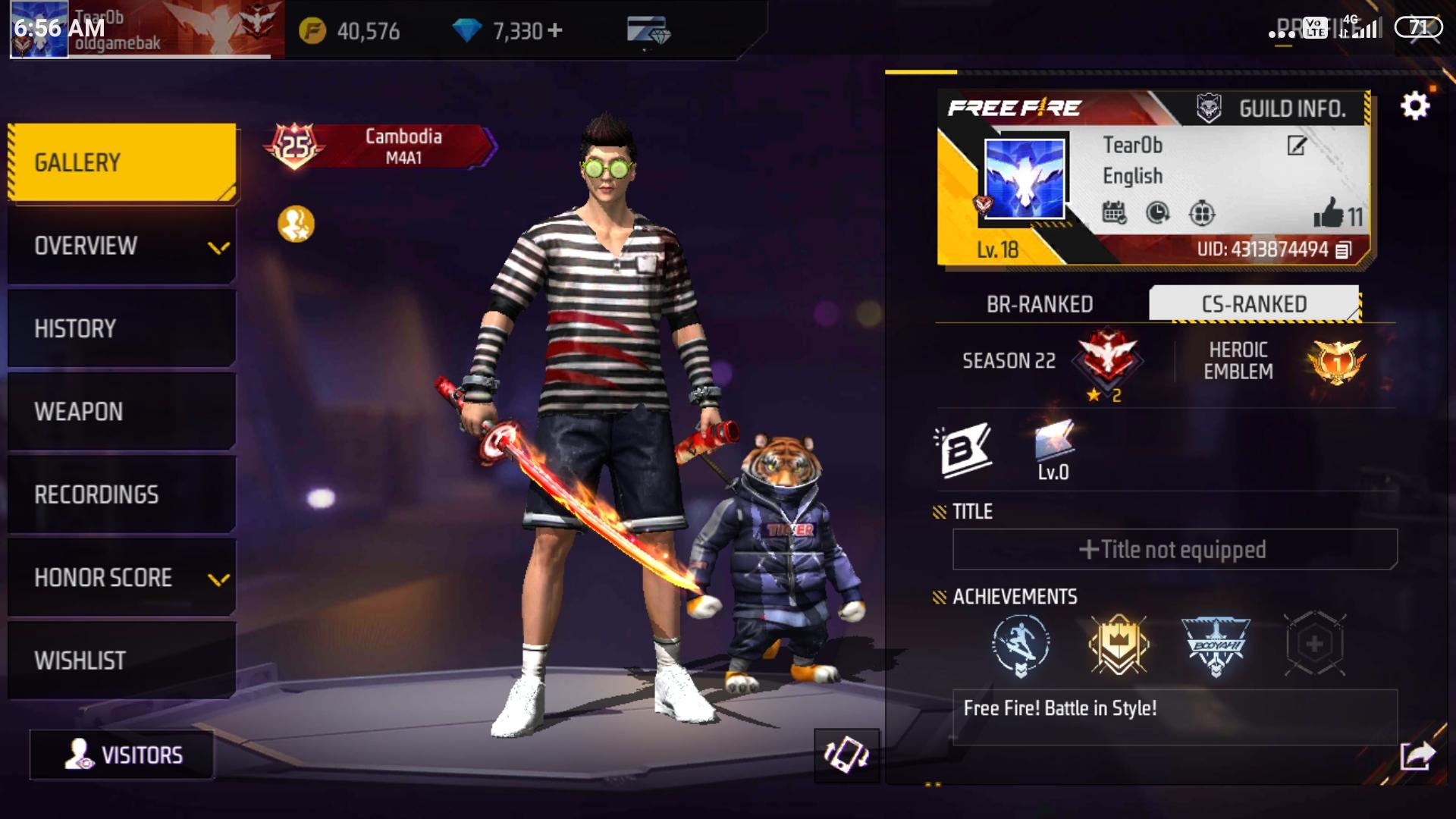Screen dimensions: 1456x819
Task: Edit the profile with the pencil icon
Action: pos(1297,146)
